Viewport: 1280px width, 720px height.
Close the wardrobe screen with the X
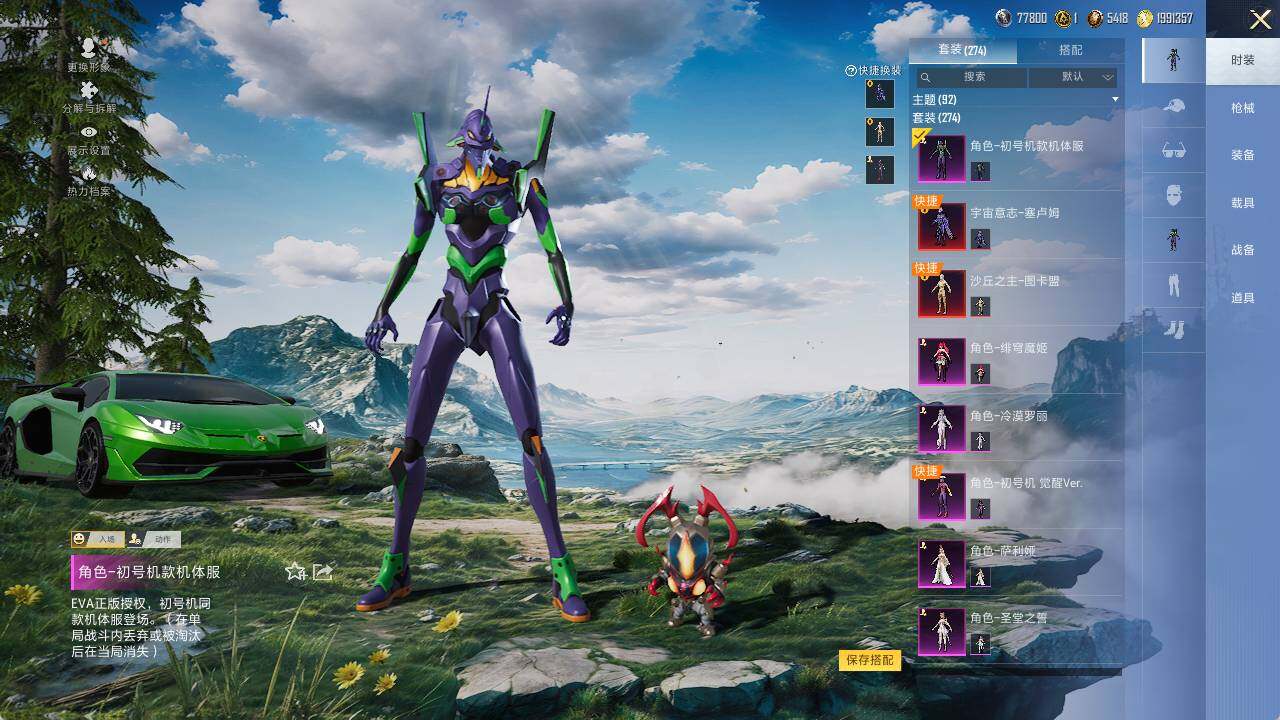(x=1260, y=20)
